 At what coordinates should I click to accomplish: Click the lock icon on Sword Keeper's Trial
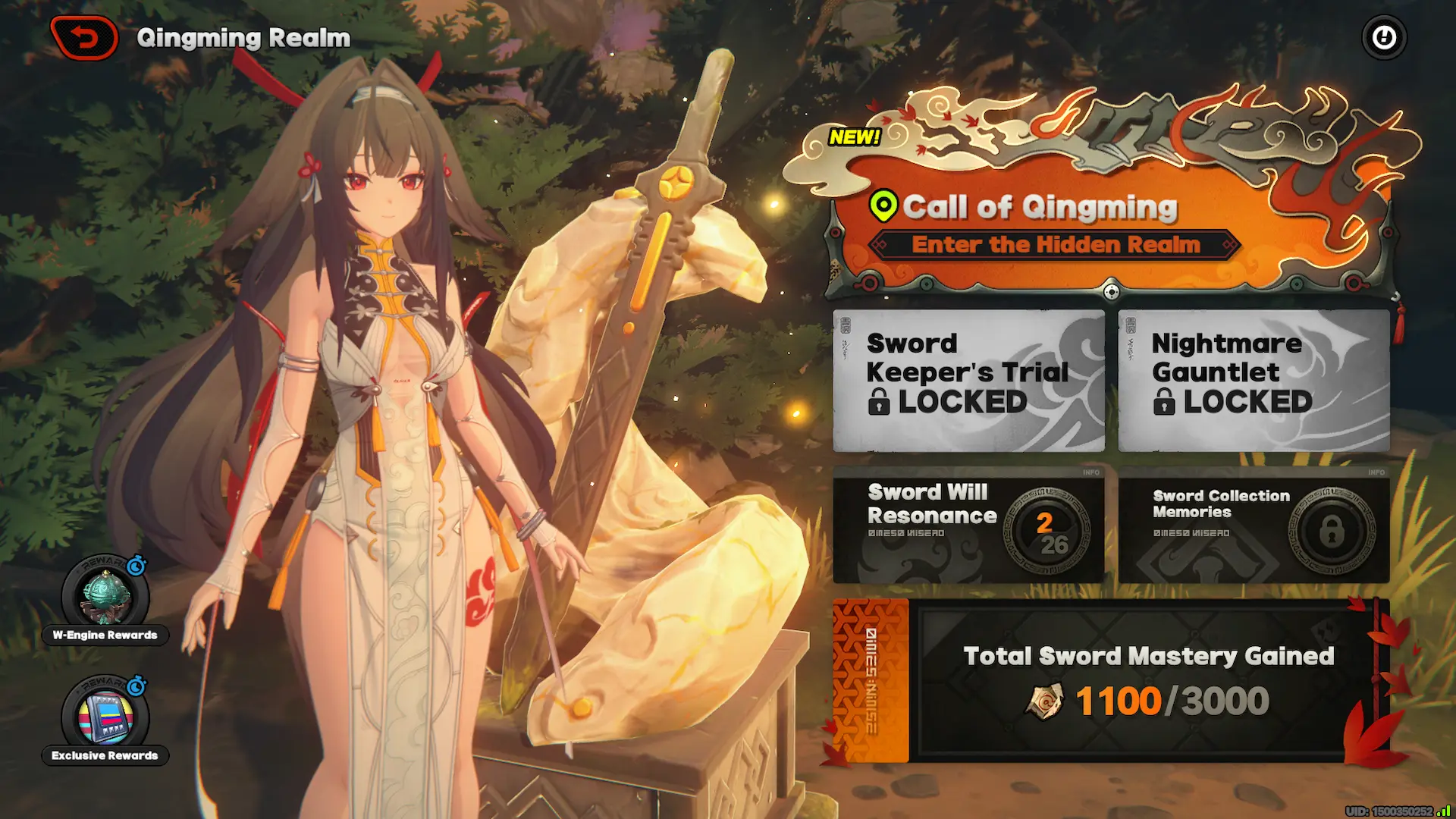(x=880, y=402)
